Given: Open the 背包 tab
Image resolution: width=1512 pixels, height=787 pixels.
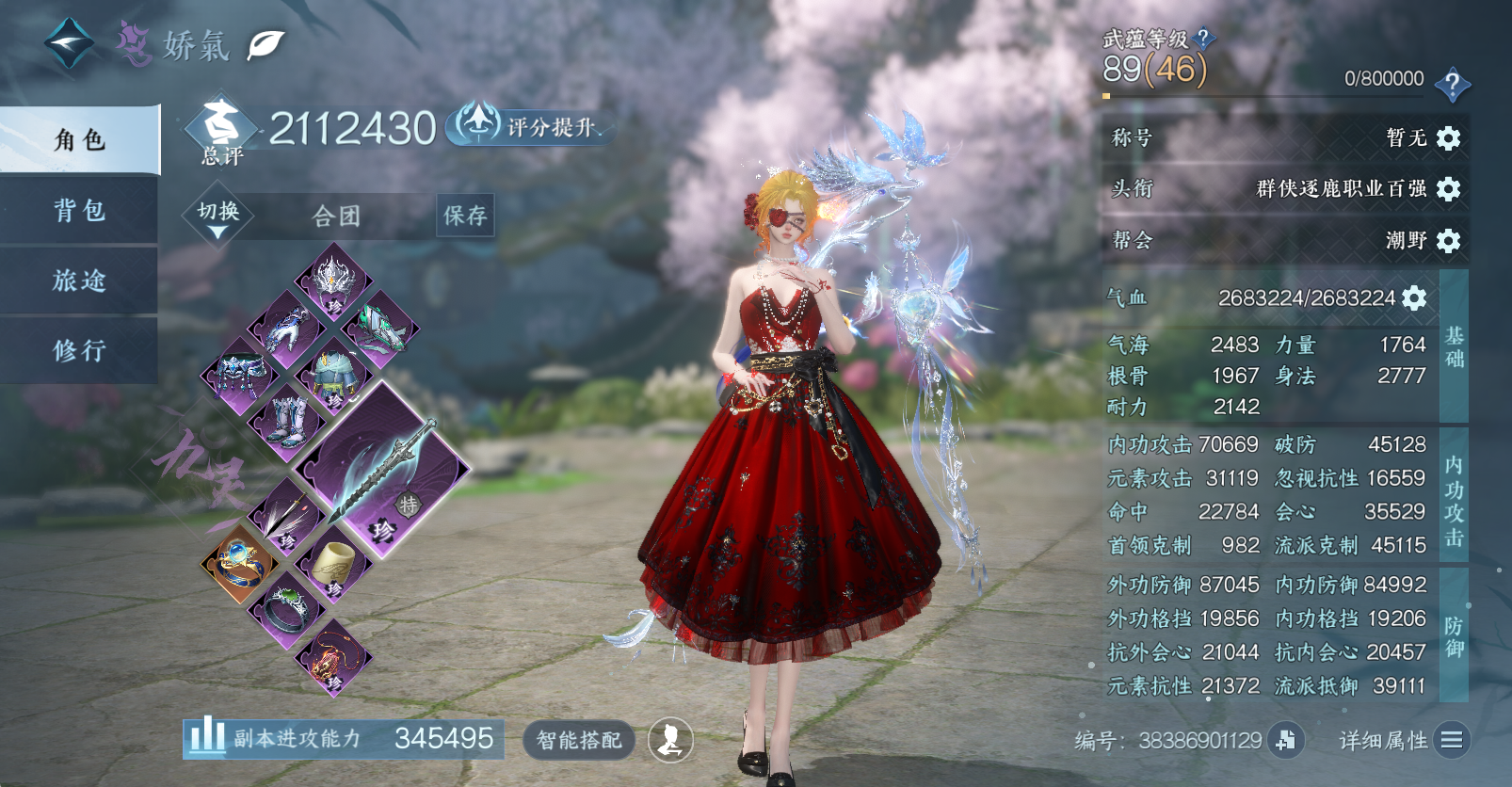Looking at the screenshot, I should coord(80,210).
